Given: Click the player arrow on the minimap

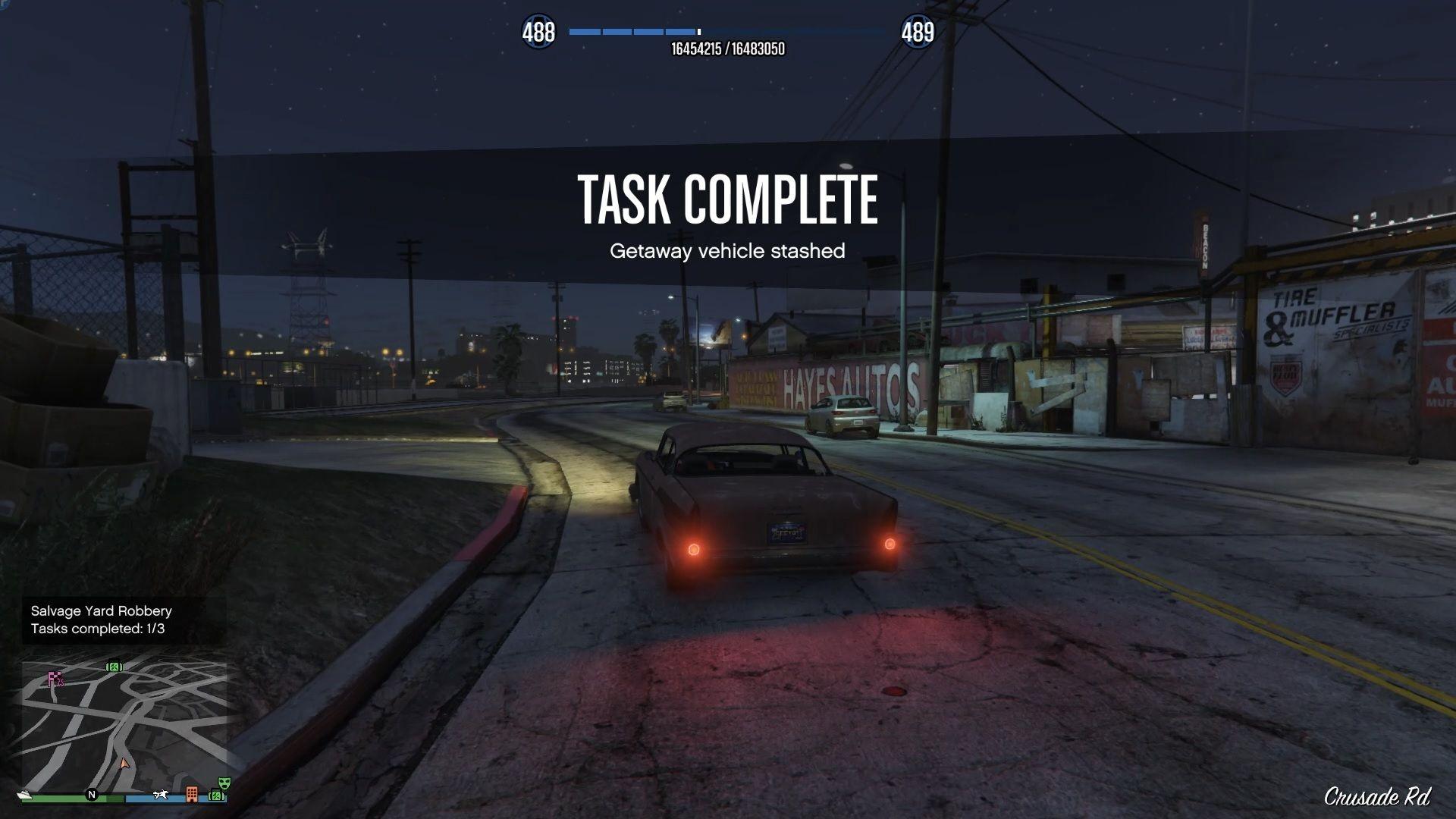Looking at the screenshot, I should pyautogui.click(x=124, y=764).
